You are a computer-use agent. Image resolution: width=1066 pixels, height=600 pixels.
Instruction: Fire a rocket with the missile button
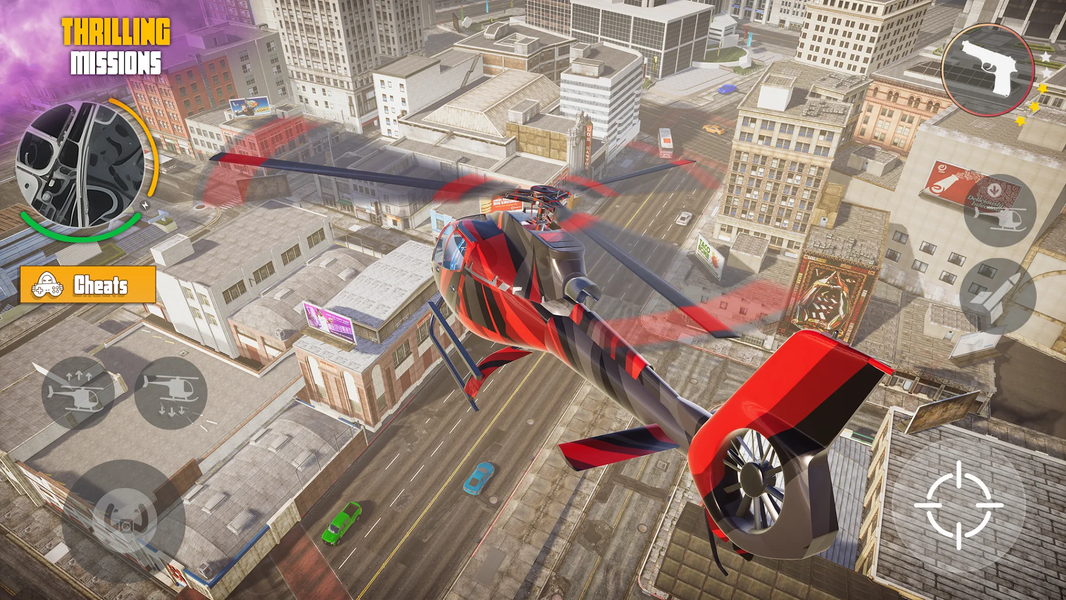tap(997, 295)
